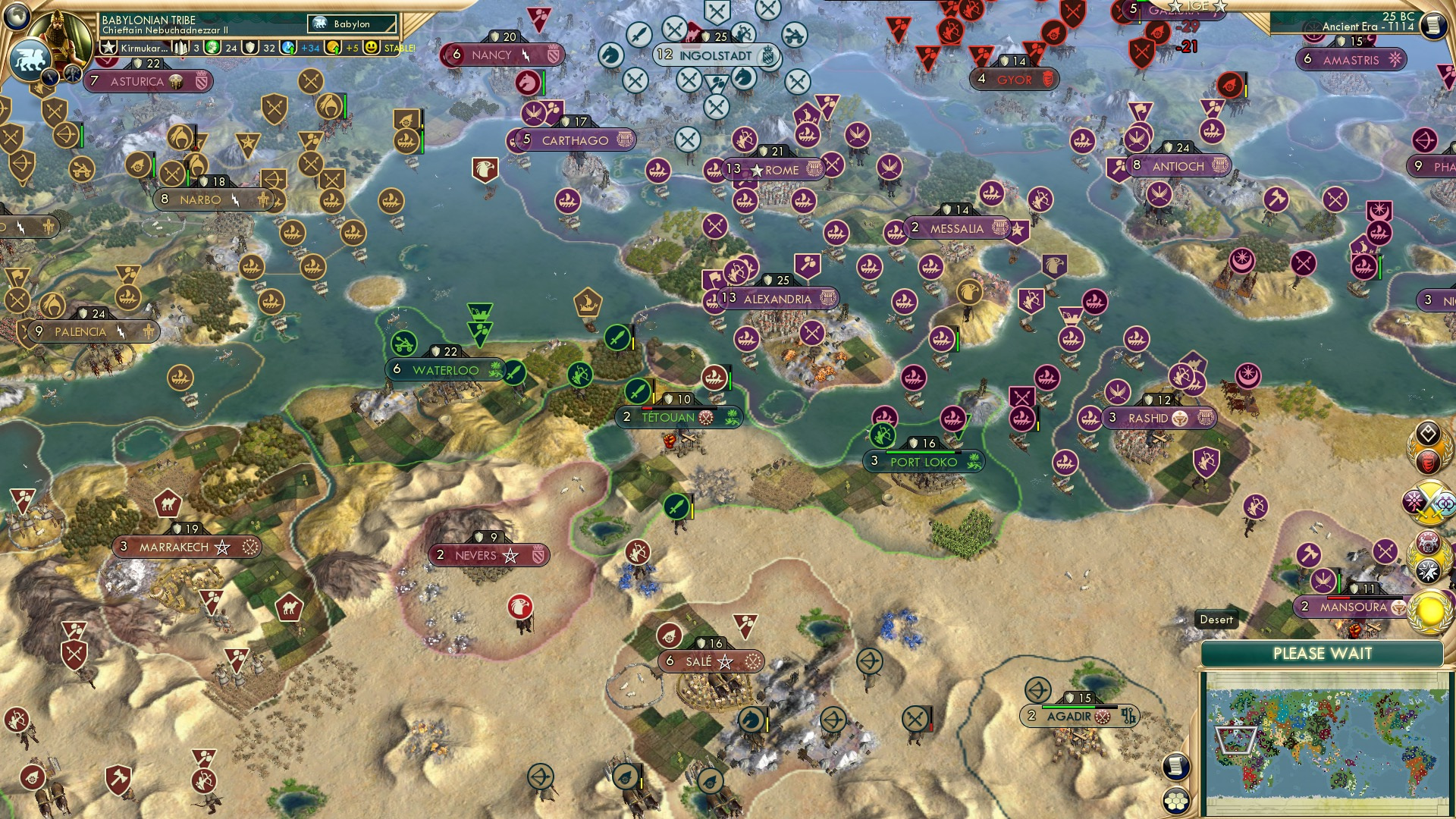Open the red war declaration notification
The width and height of the screenshot is (1456, 819).
coord(1428,461)
